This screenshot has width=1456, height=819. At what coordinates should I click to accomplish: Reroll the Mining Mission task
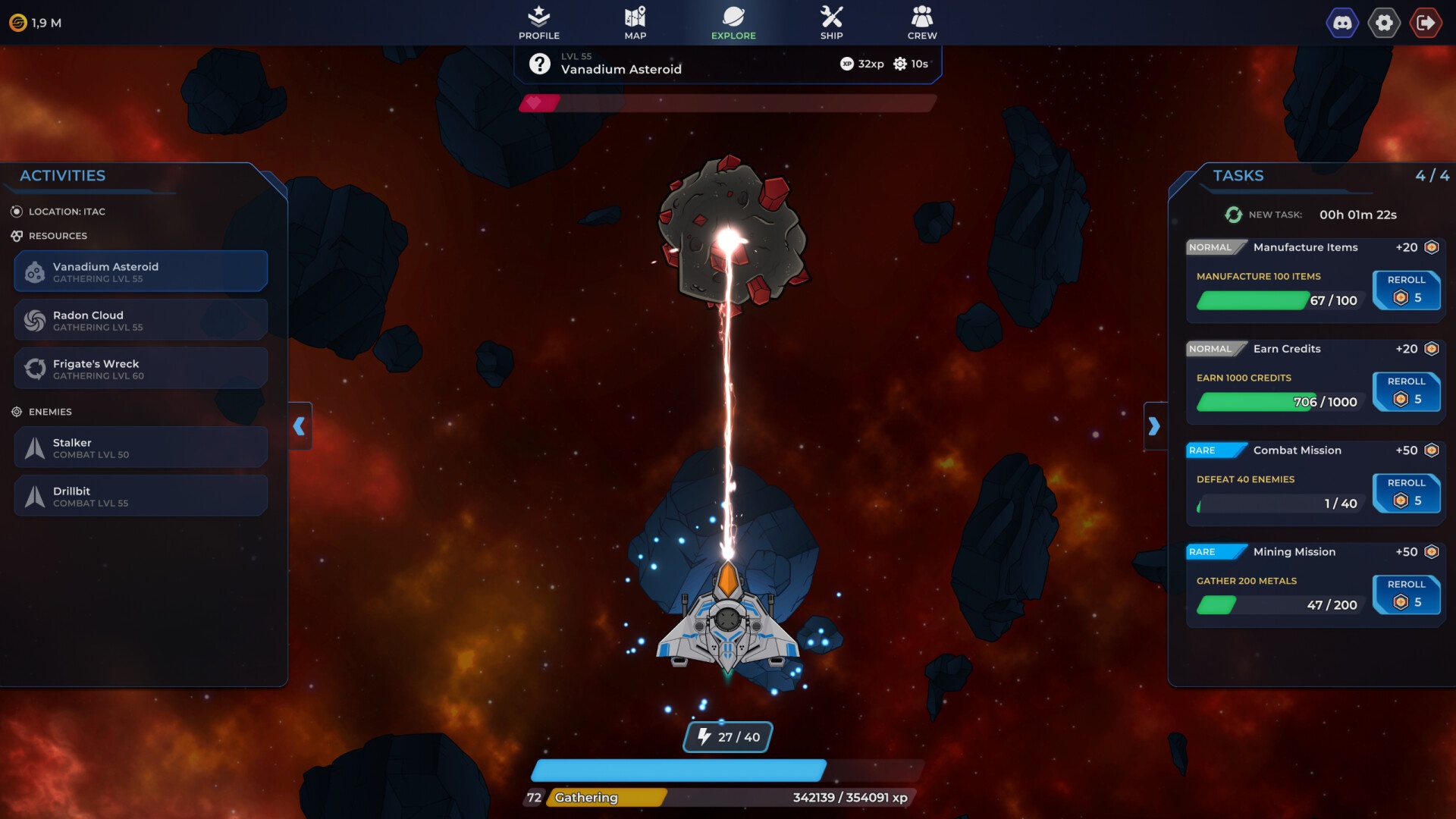point(1406,595)
